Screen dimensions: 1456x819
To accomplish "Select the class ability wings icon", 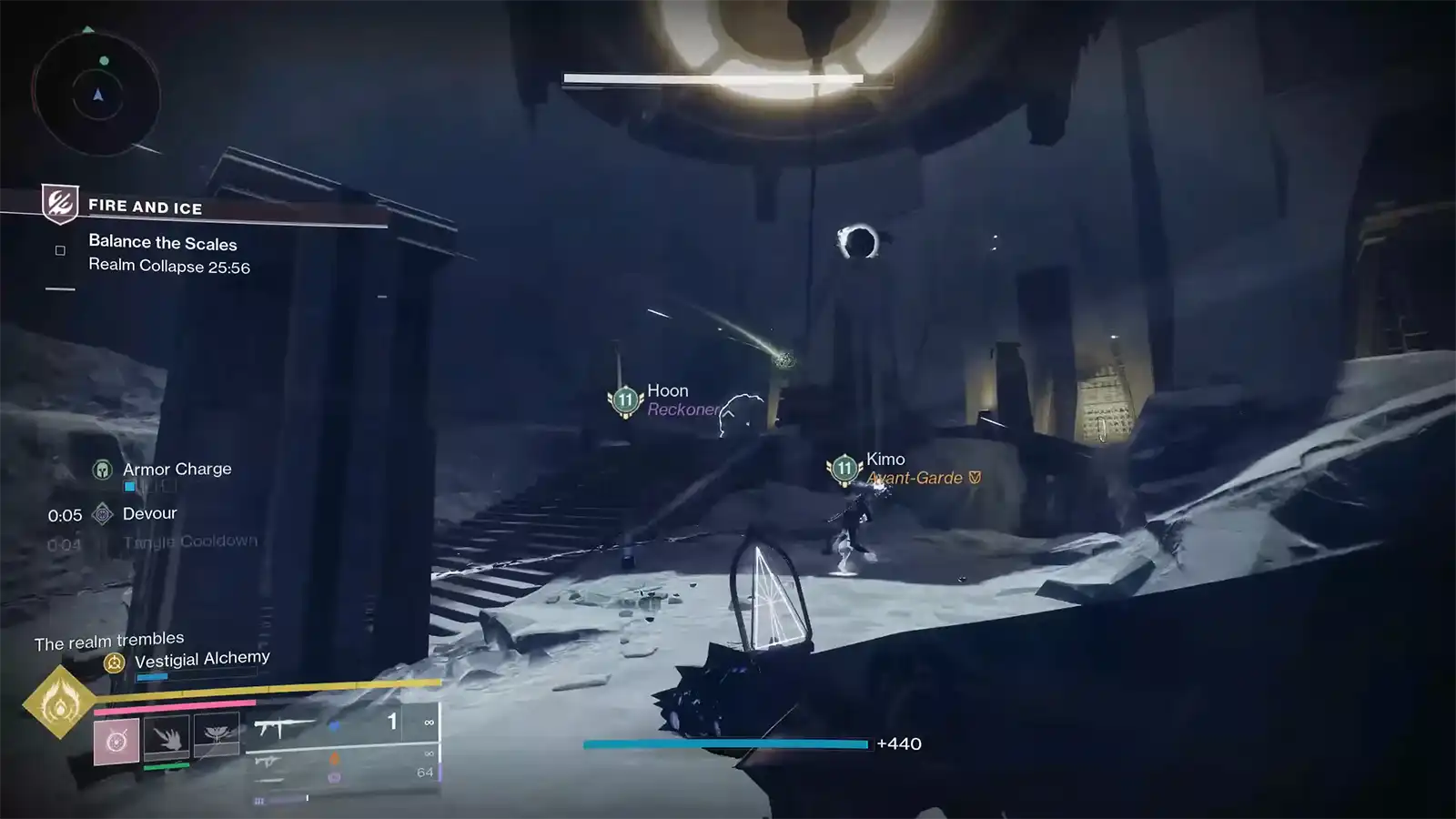I will pos(217,733).
